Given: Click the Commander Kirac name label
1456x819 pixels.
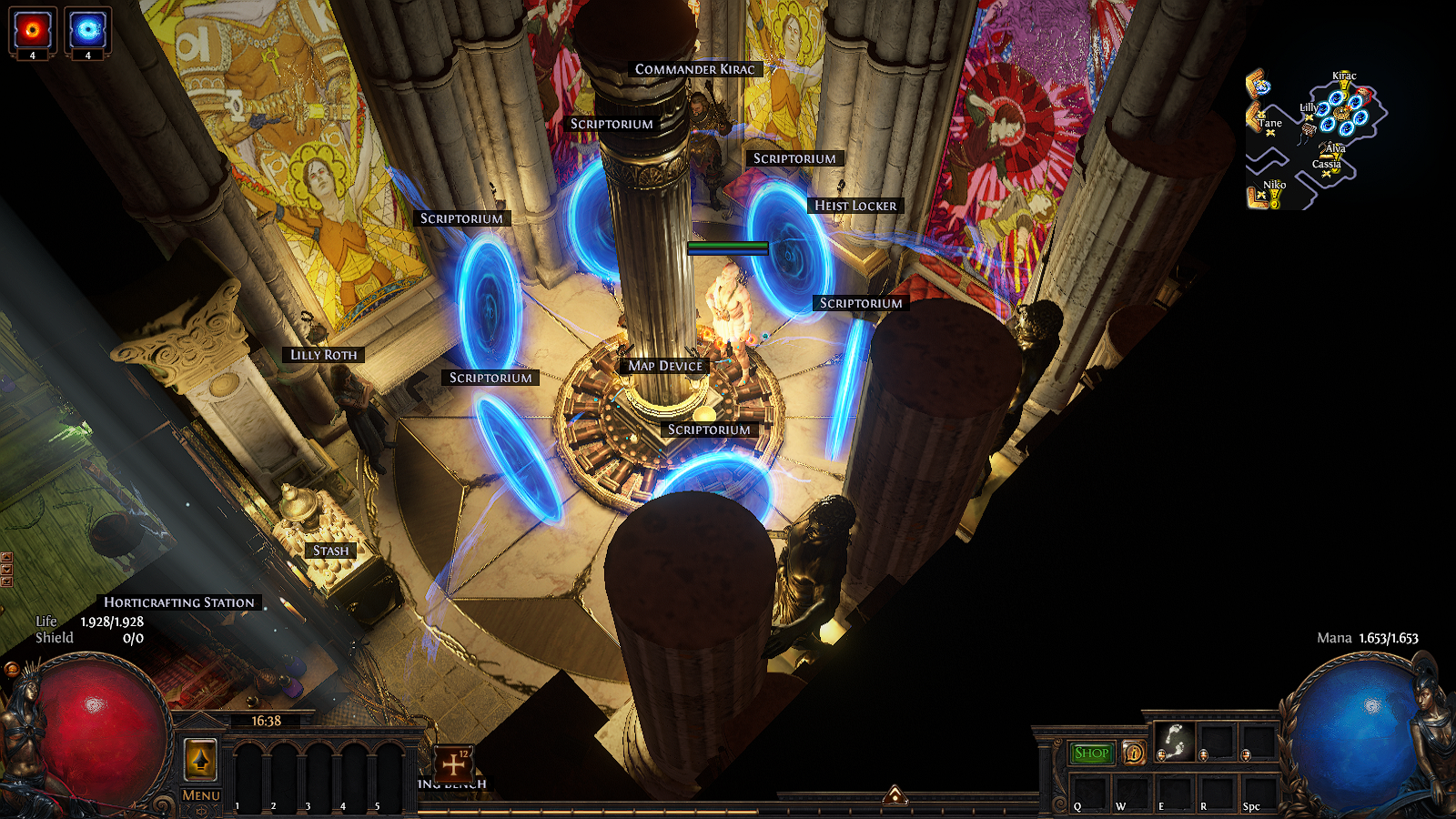Looking at the screenshot, I should 695,69.
